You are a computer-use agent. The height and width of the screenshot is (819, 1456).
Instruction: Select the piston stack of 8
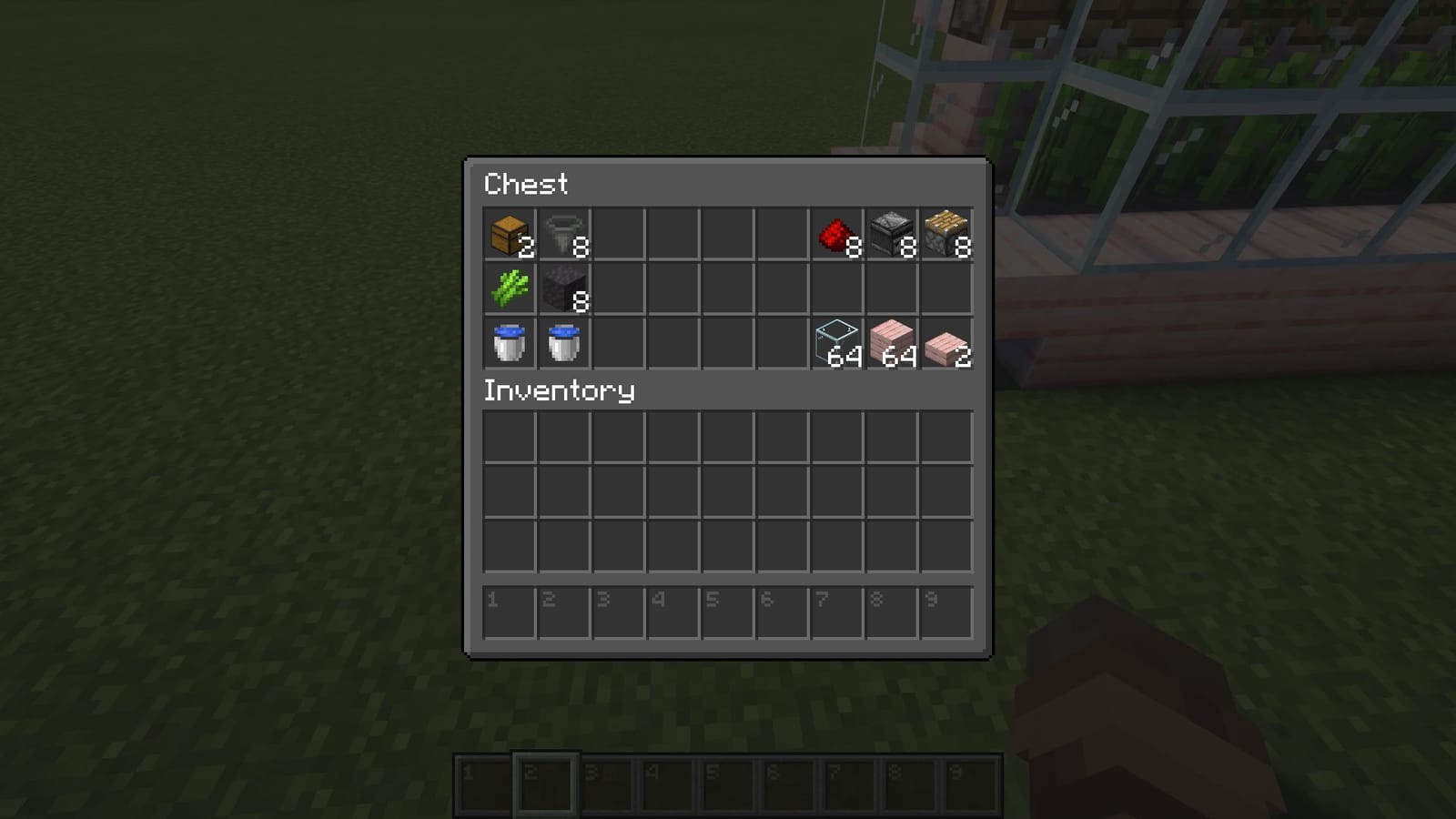pyautogui.click(x=946, y=235)
